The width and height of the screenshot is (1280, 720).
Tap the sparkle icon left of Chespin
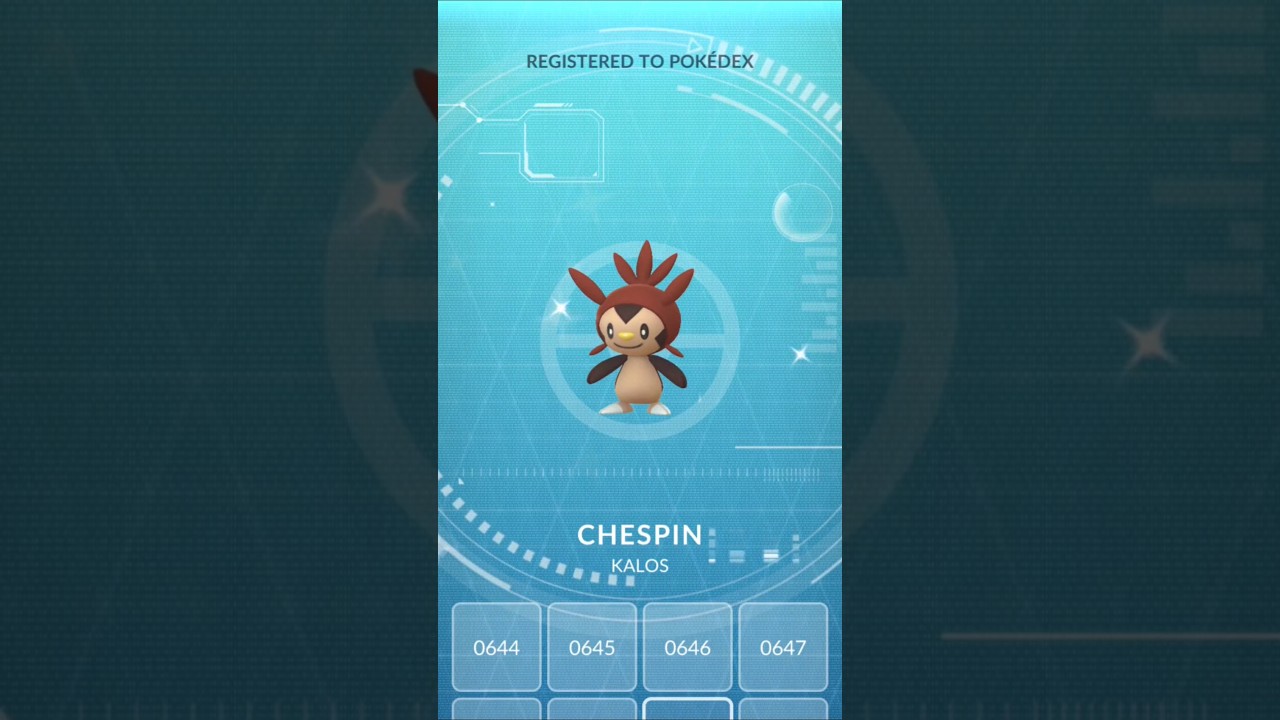point(560,307)
